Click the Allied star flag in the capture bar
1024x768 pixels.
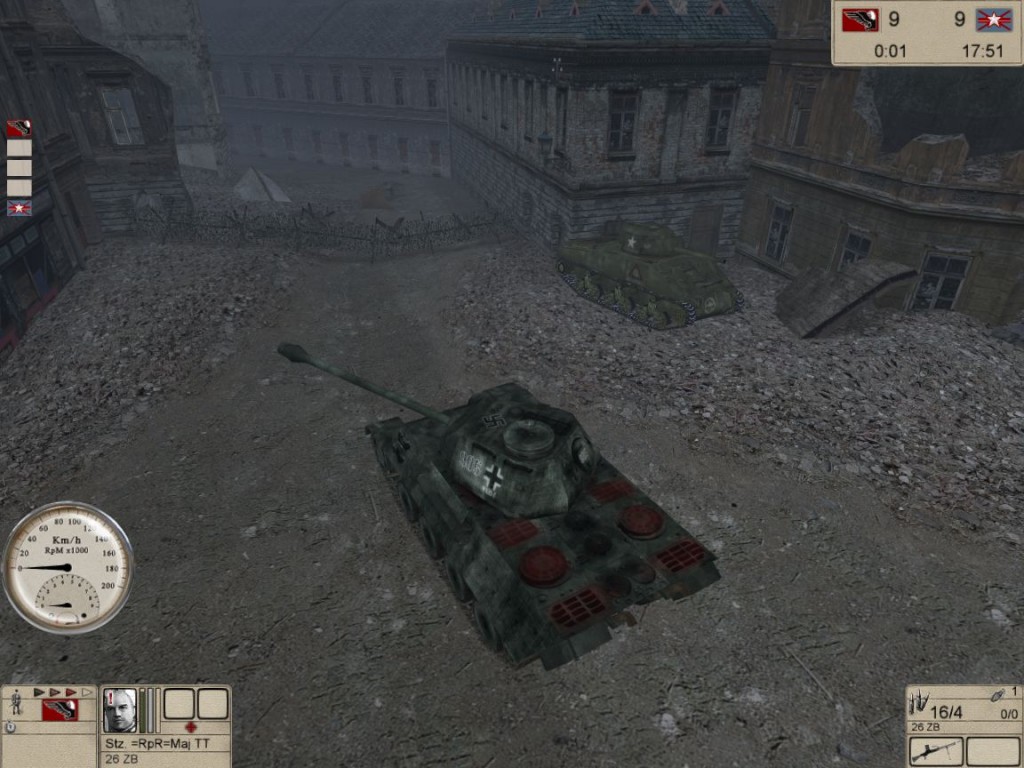click(x=19, y=208)
